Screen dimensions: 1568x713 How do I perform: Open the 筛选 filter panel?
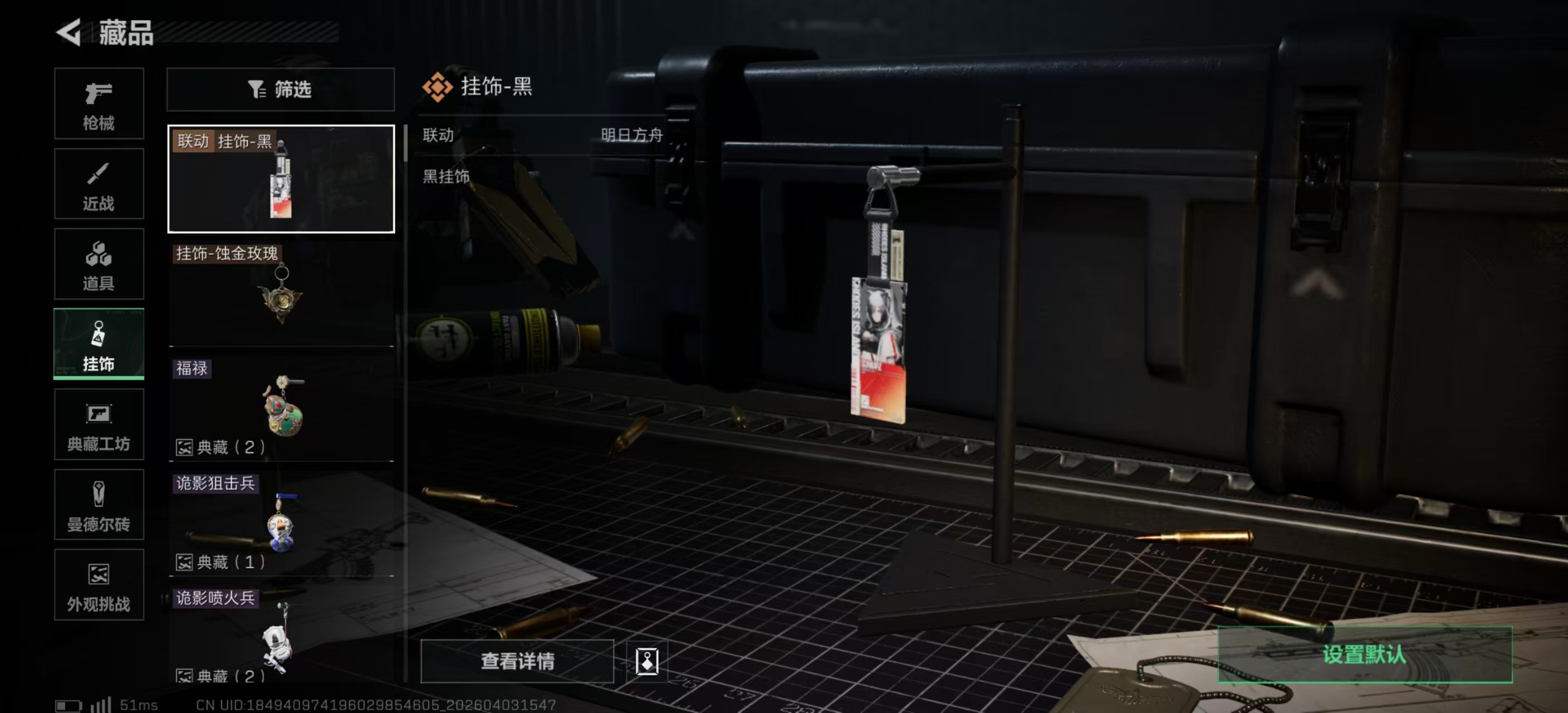coord(280,89)
